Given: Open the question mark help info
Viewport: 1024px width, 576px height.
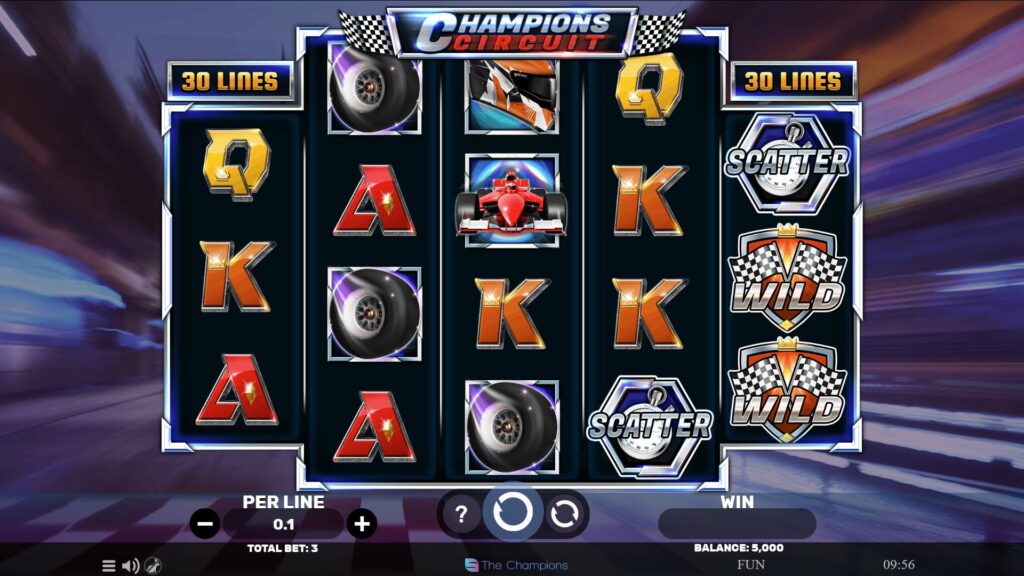Looking at the screenshot, I should [x=461, y=515].
